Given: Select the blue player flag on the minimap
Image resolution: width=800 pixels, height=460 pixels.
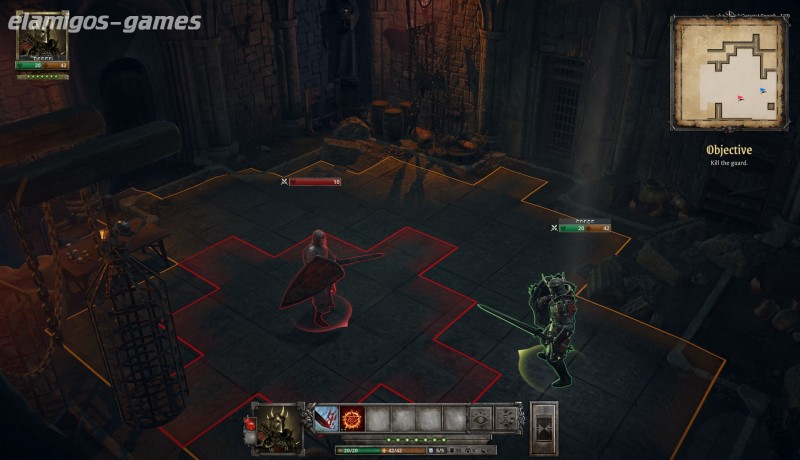Looking at the screenshot, I should [x=763, y=90].
